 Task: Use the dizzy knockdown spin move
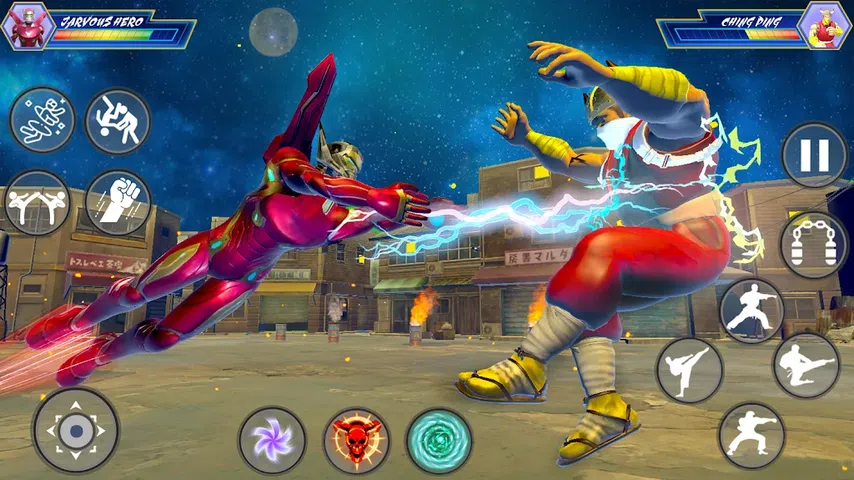click(x=42, y=121)
